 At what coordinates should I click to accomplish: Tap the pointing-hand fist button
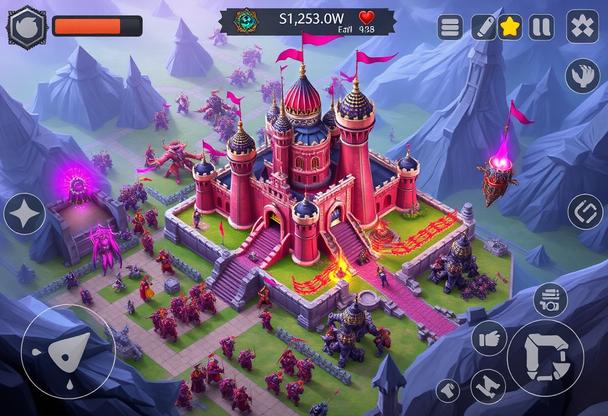pyautogui.click(x=490, y=339)
